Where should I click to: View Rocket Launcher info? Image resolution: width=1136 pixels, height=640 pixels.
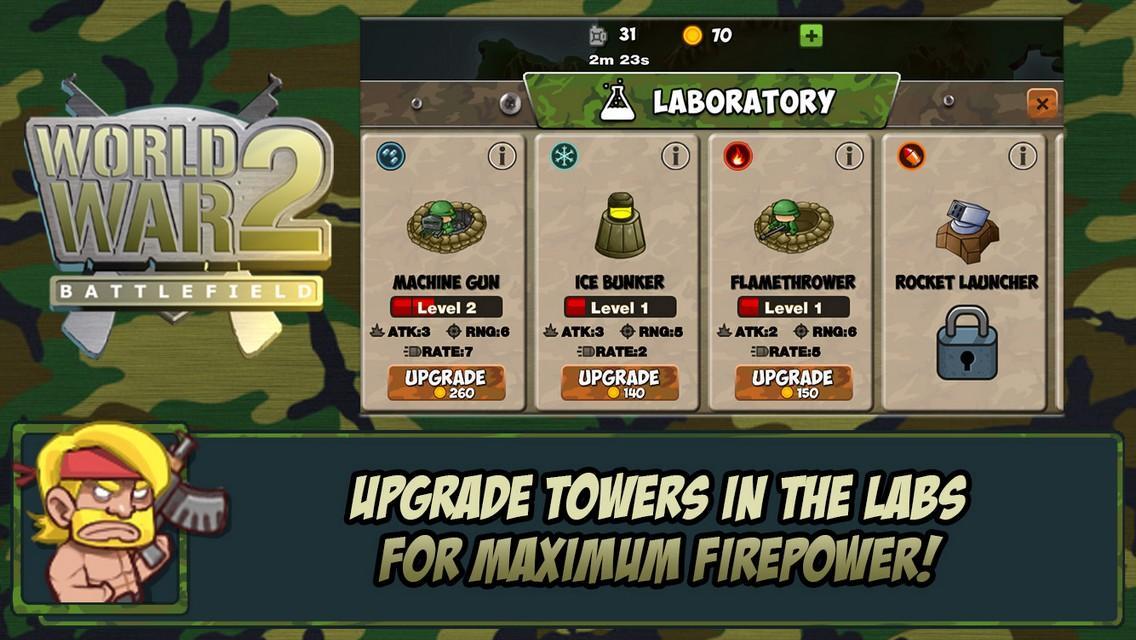pyautogui.click(x=1022, y=156)
